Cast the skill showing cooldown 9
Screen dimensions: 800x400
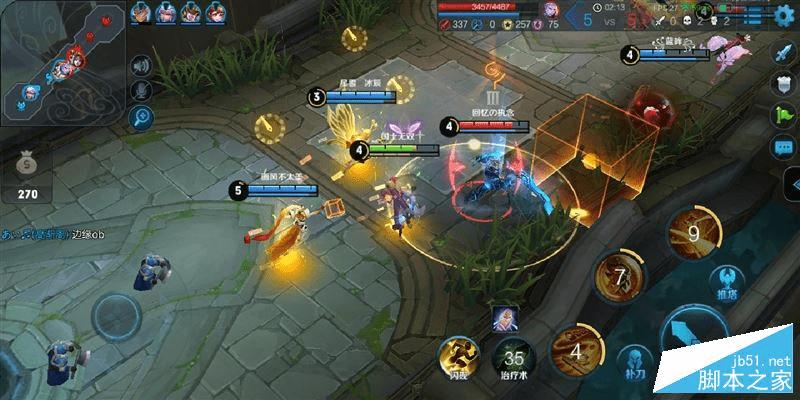coord(693,232)
